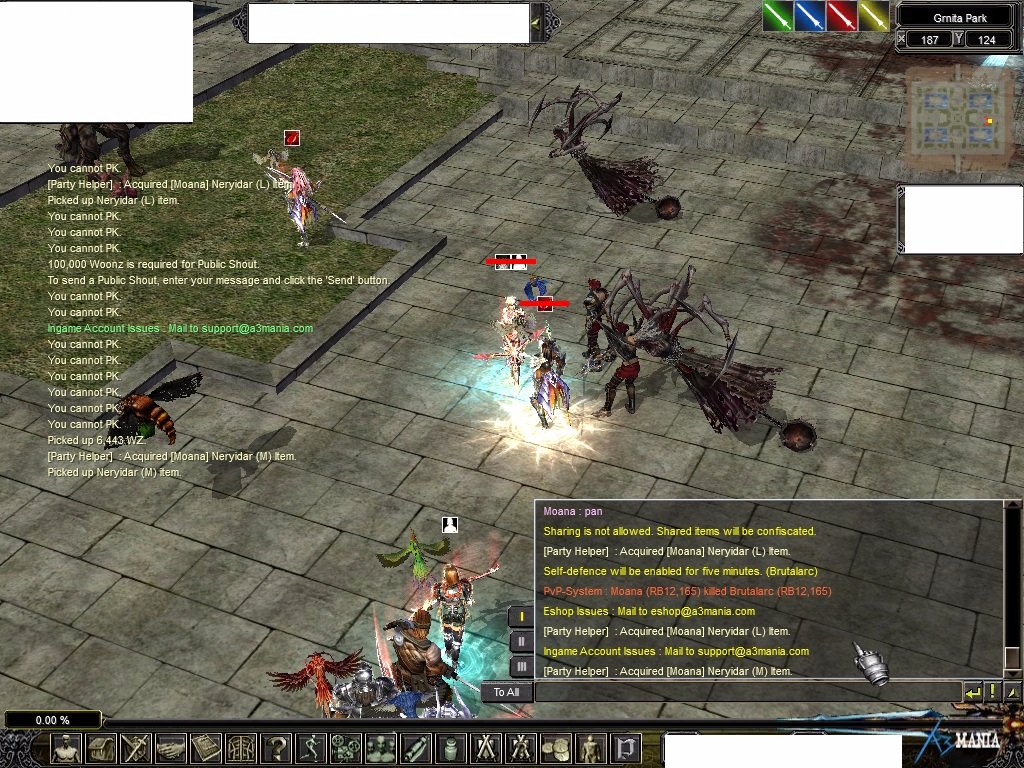Open the book icon in toolbar
This screenshot has width=1024, height=768.
[206, 748]
